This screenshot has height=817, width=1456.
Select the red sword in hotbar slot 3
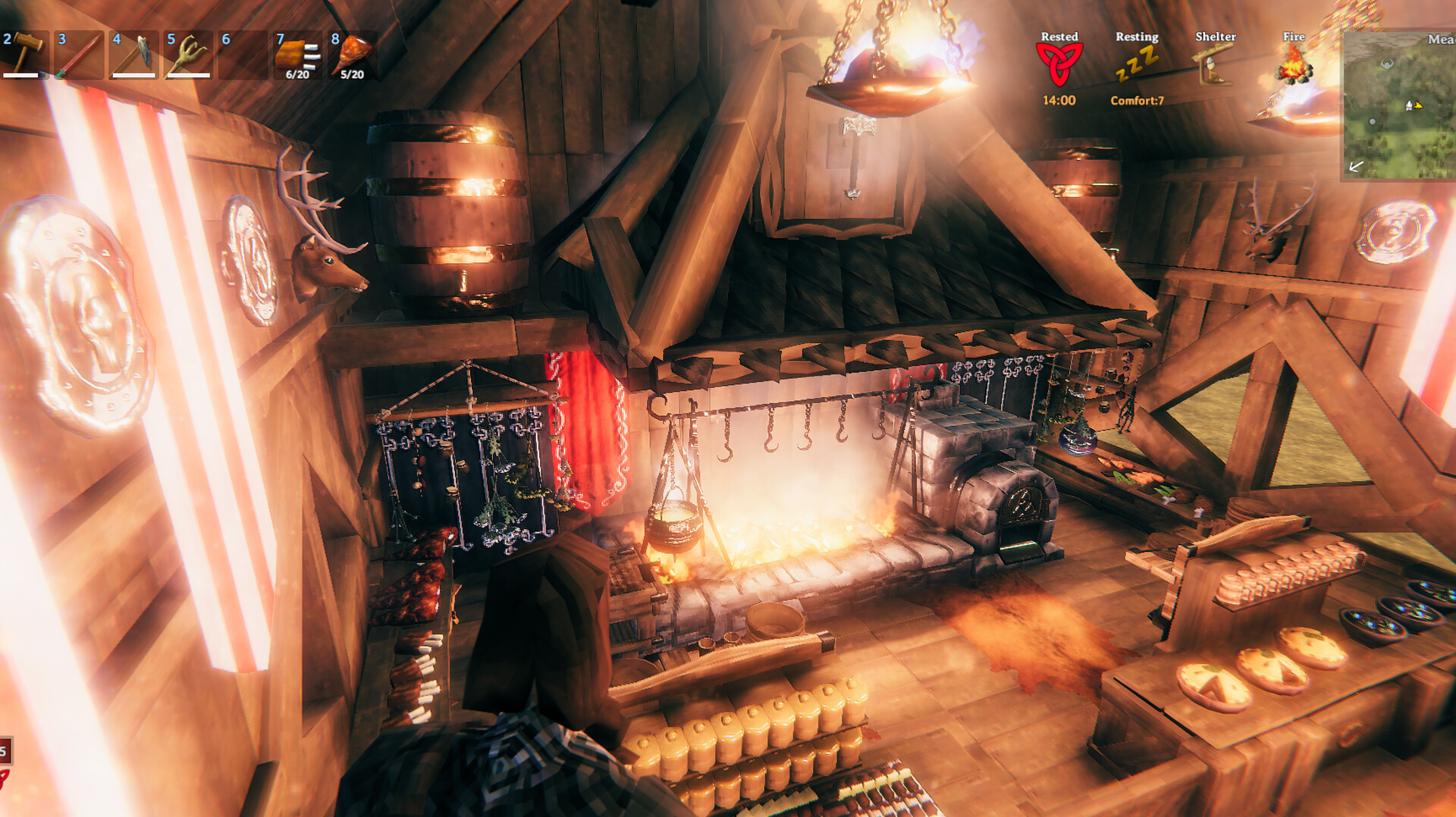pyautogui.click(x=80, y=53)
